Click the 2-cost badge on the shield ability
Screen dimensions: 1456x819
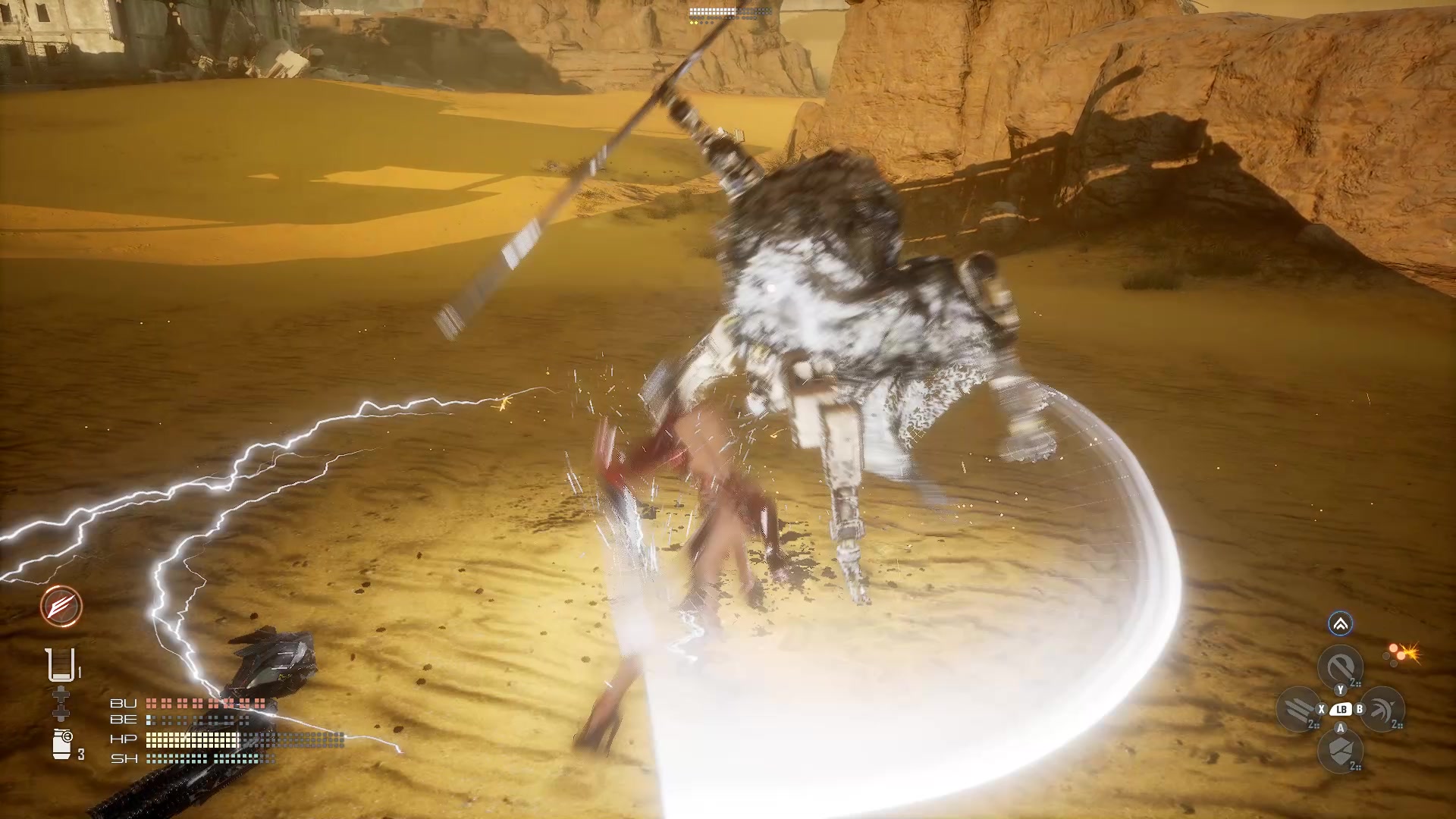[1355, 766]
